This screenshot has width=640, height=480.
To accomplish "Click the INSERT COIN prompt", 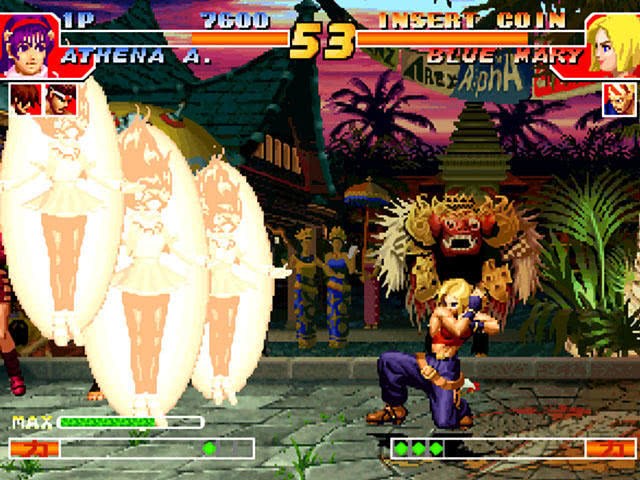I will click(472, 20).
